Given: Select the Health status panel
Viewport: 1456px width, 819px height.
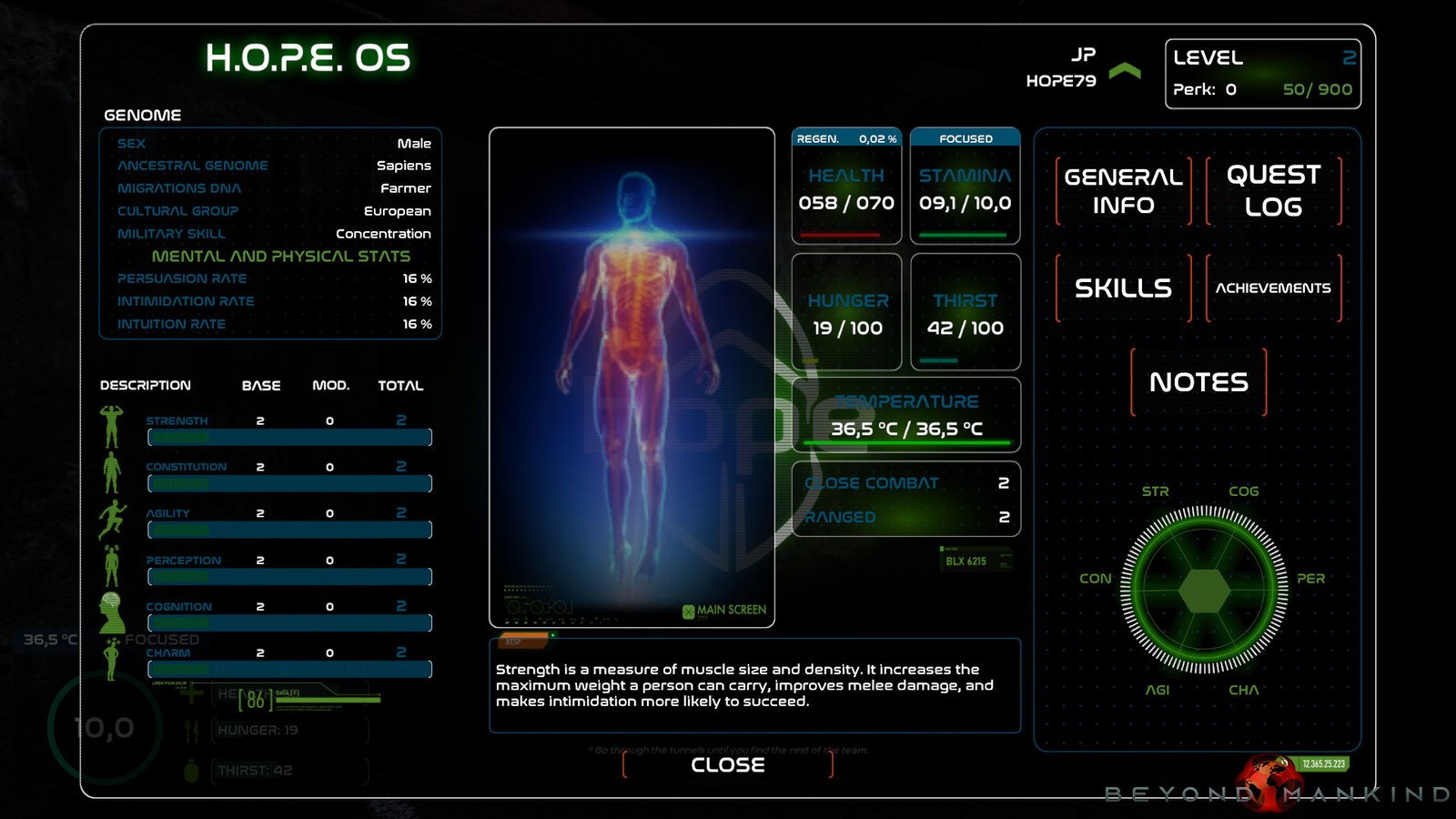Looking at the screenshot, I should [x=846, y=187].
